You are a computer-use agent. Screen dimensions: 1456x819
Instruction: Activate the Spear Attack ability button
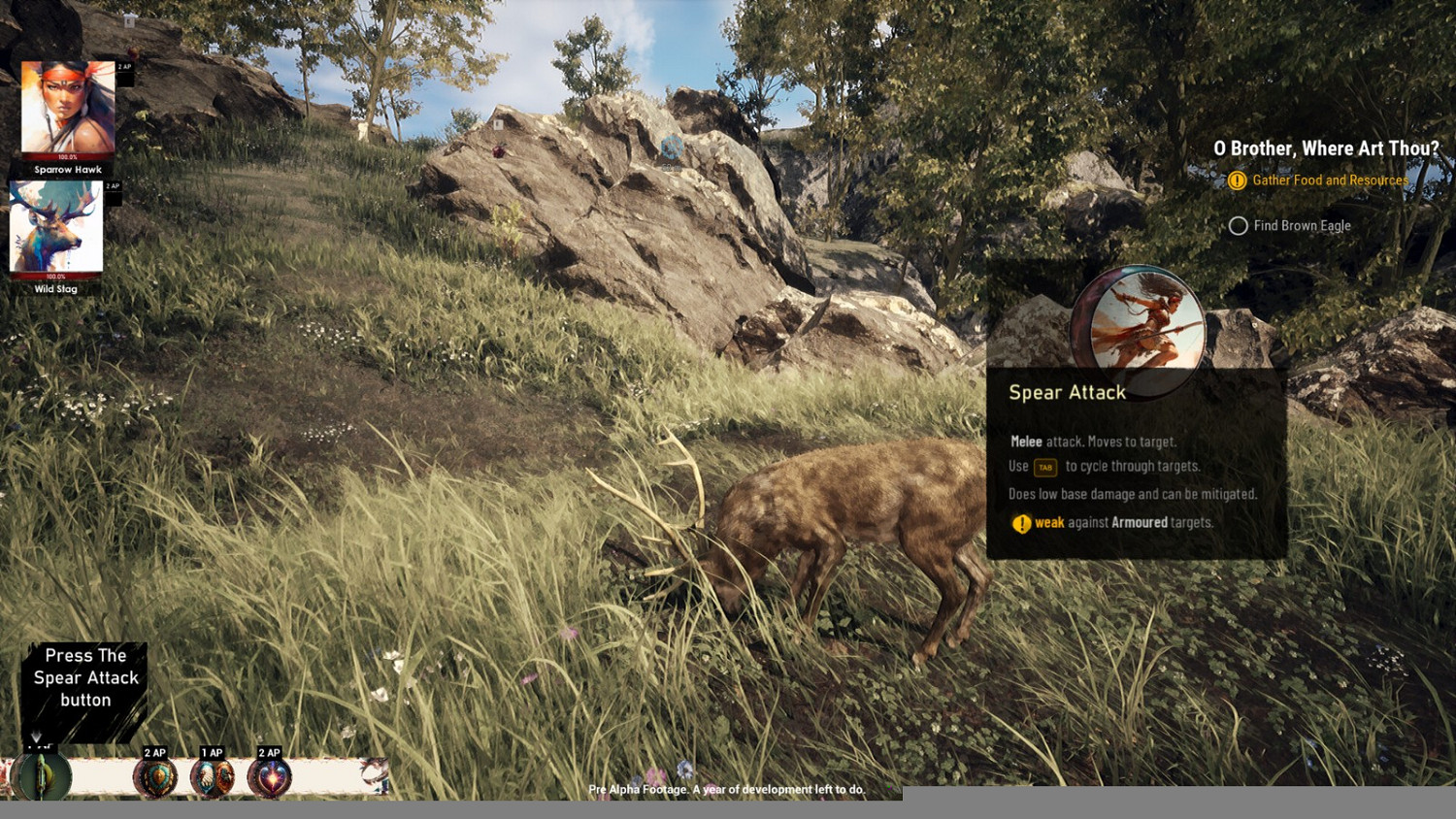click(42, 776)
